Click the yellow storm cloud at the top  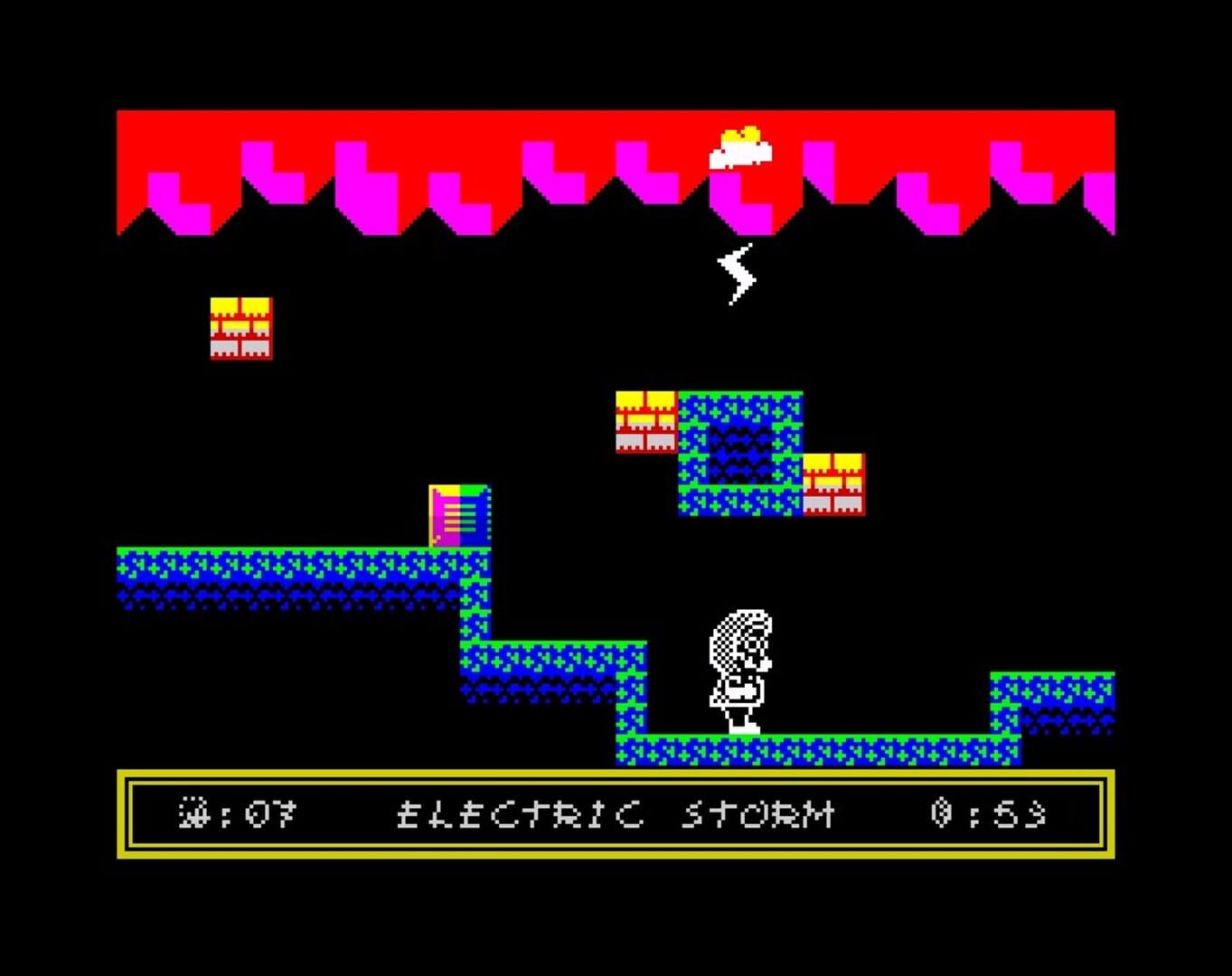pos(741,145)
